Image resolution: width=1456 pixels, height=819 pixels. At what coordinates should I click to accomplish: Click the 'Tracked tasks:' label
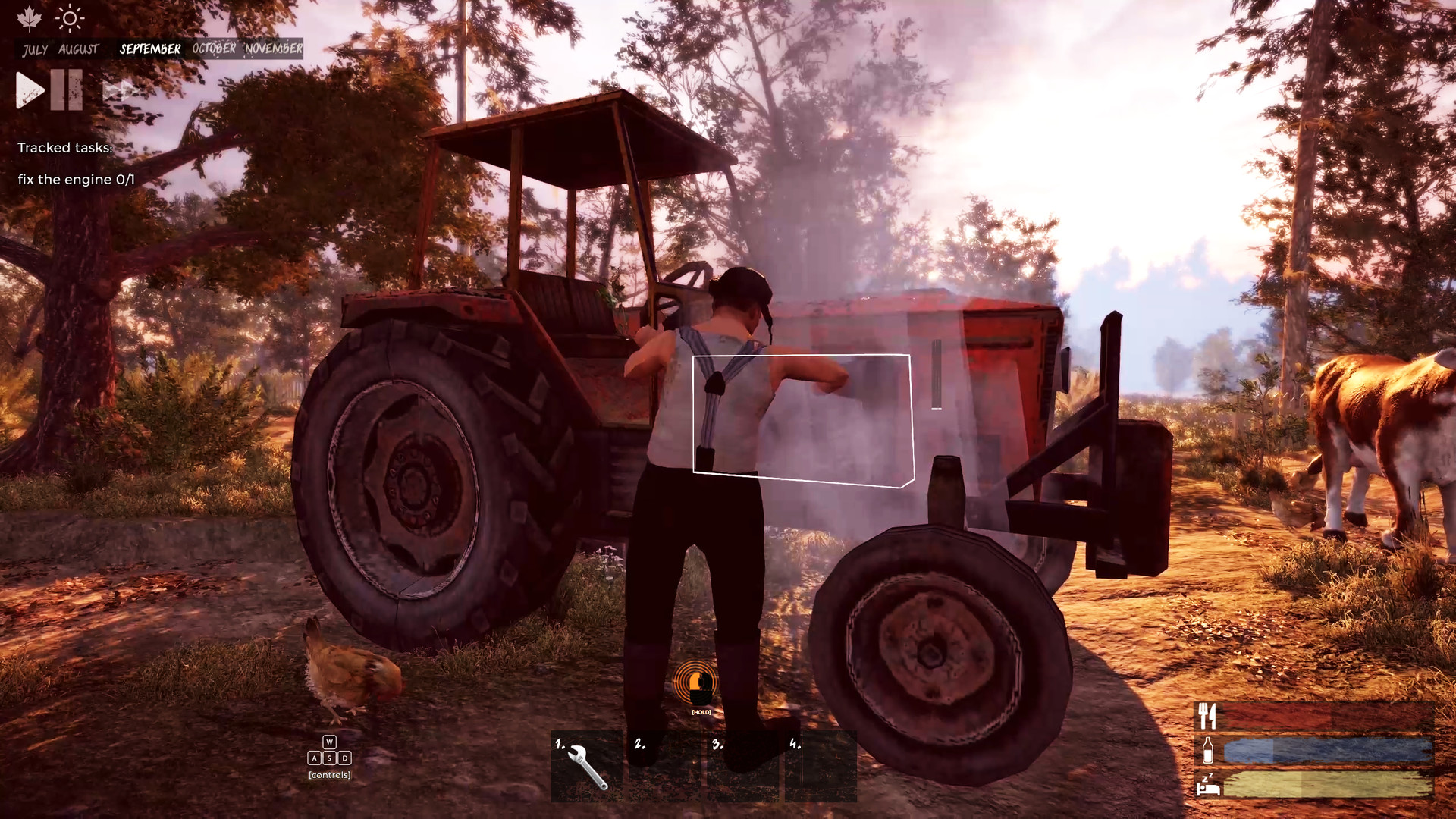pyautogui.click(x=64, y=148)
